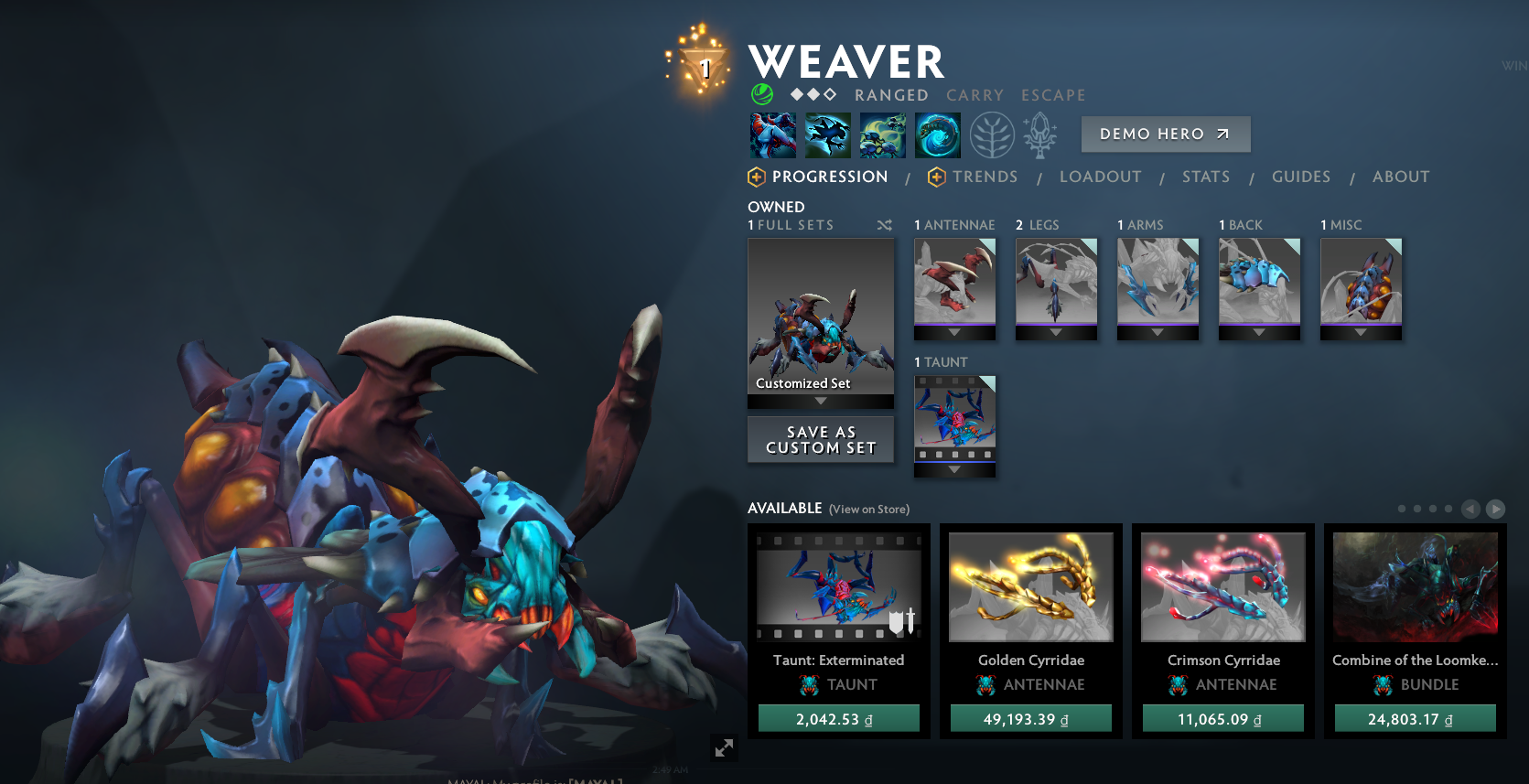Switch to the Trends tab
Screen dimensions: 1529x784
(985, 177)
